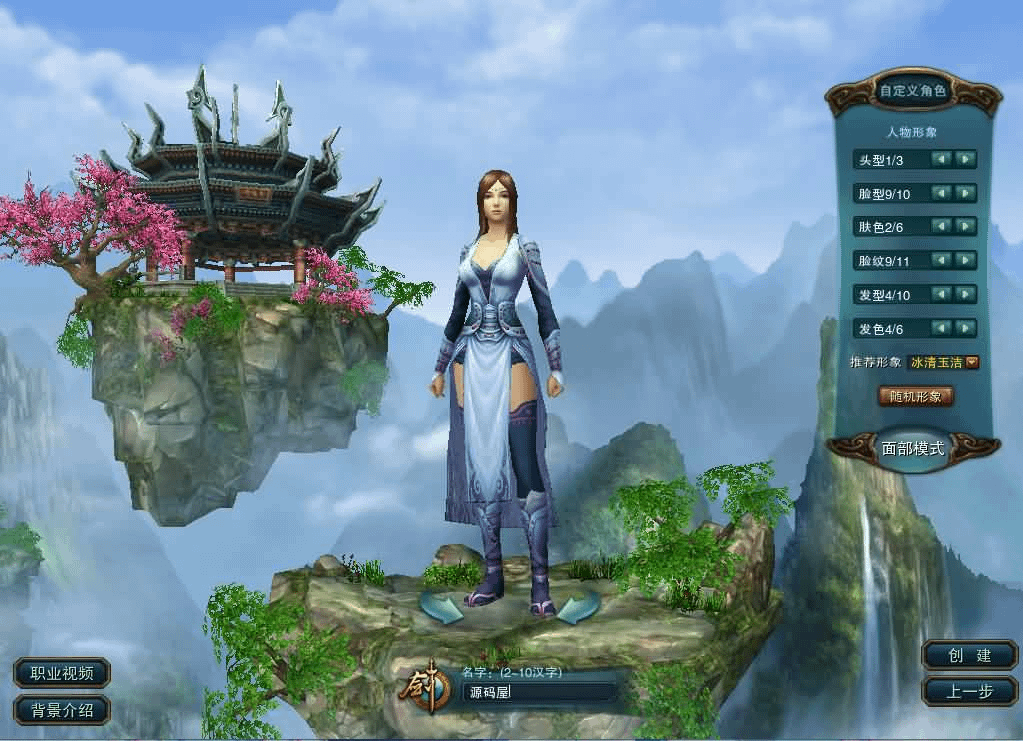
Task: Go to next 脸纹 face pattern
Action: (964, 261)
